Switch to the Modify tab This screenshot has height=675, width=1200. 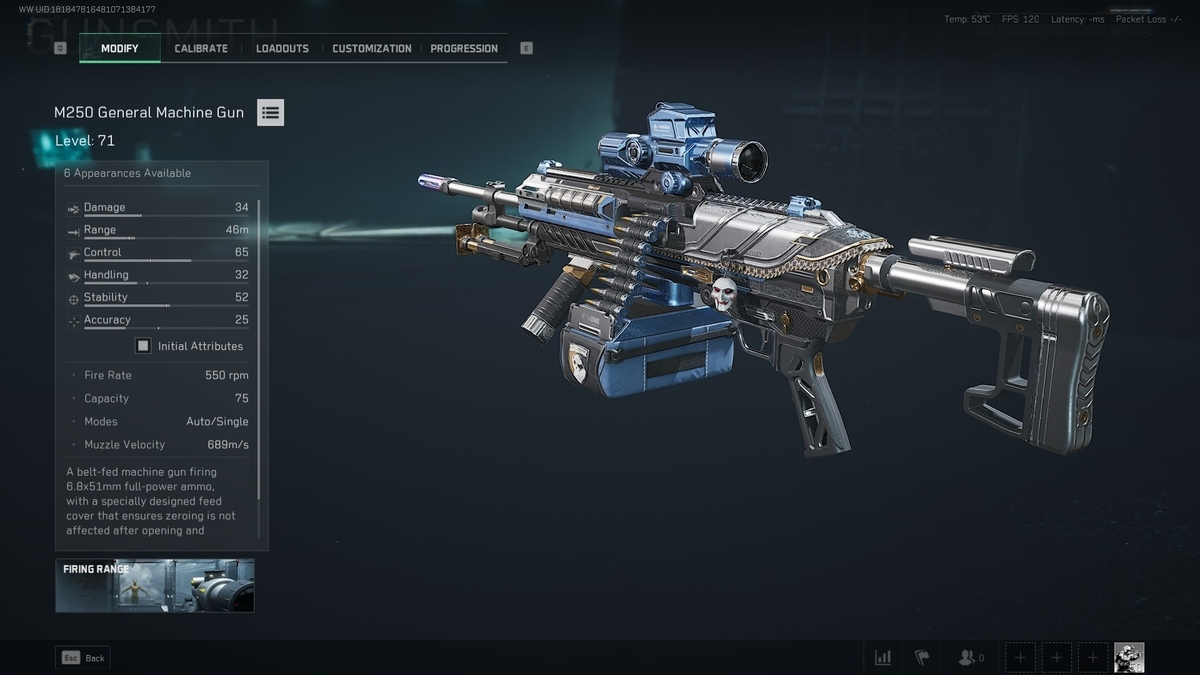pyautogui.click(x=119, y=48)
